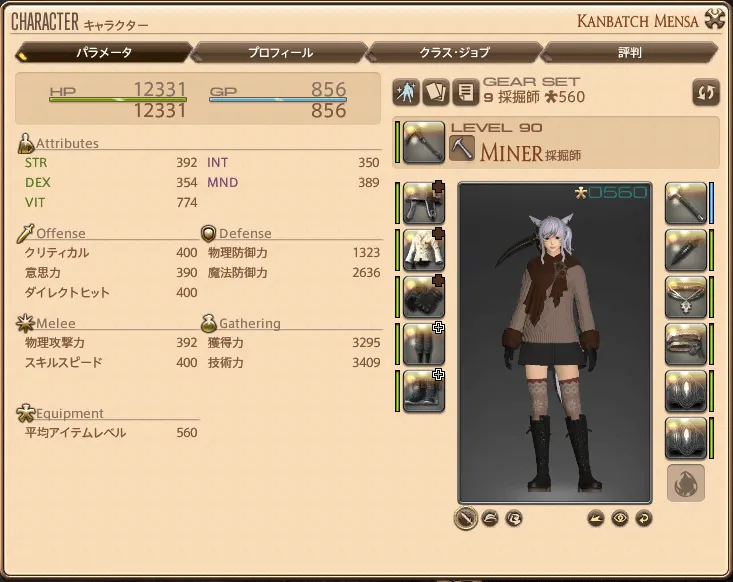Select the boots feet slot
733x582 pixels.
[424, 391]
